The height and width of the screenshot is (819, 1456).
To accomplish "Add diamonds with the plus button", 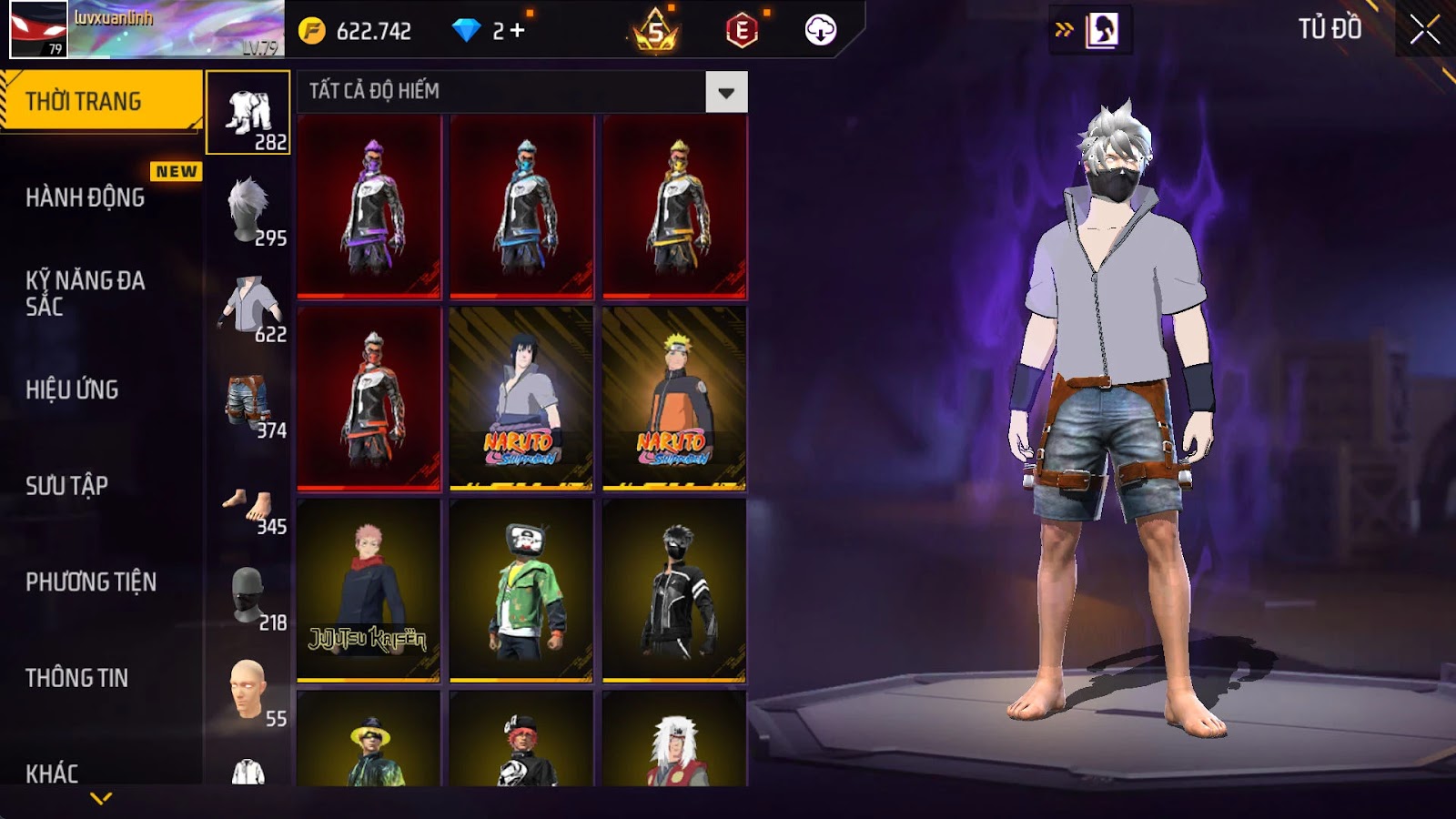I will point(518,31).
